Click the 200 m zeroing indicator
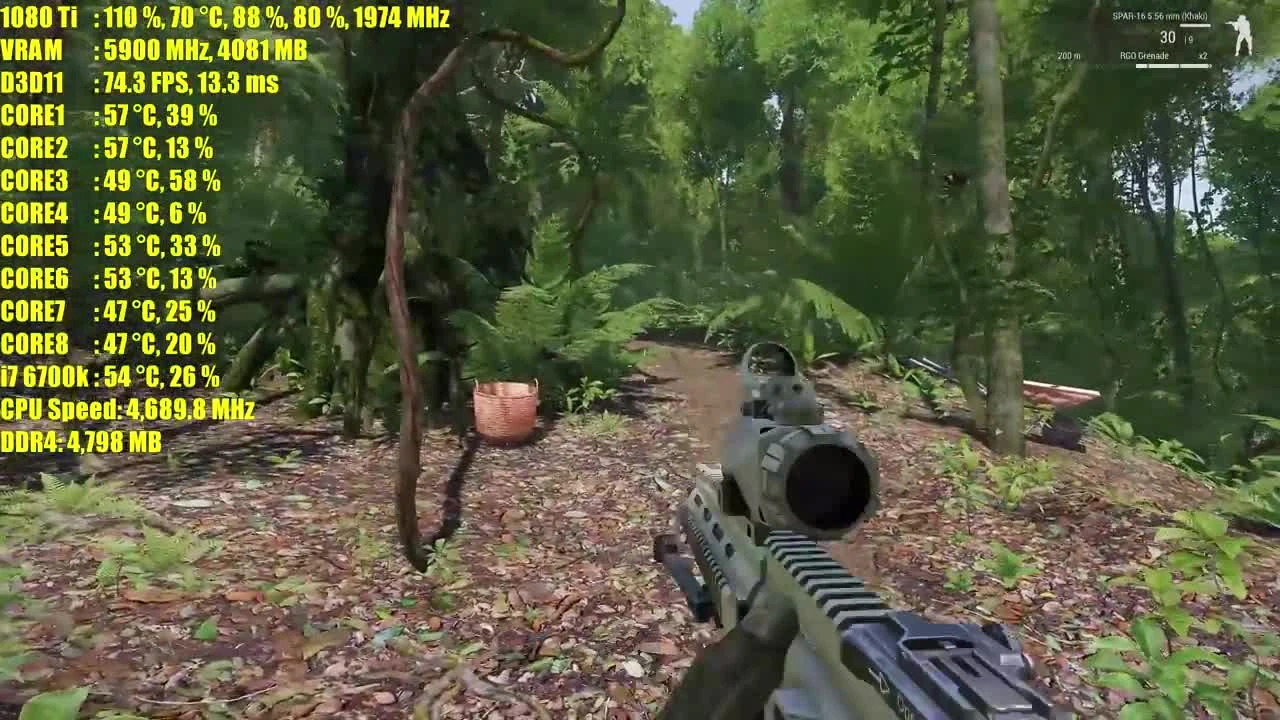Screen dimensions: 1280x720 point(1068,55)
